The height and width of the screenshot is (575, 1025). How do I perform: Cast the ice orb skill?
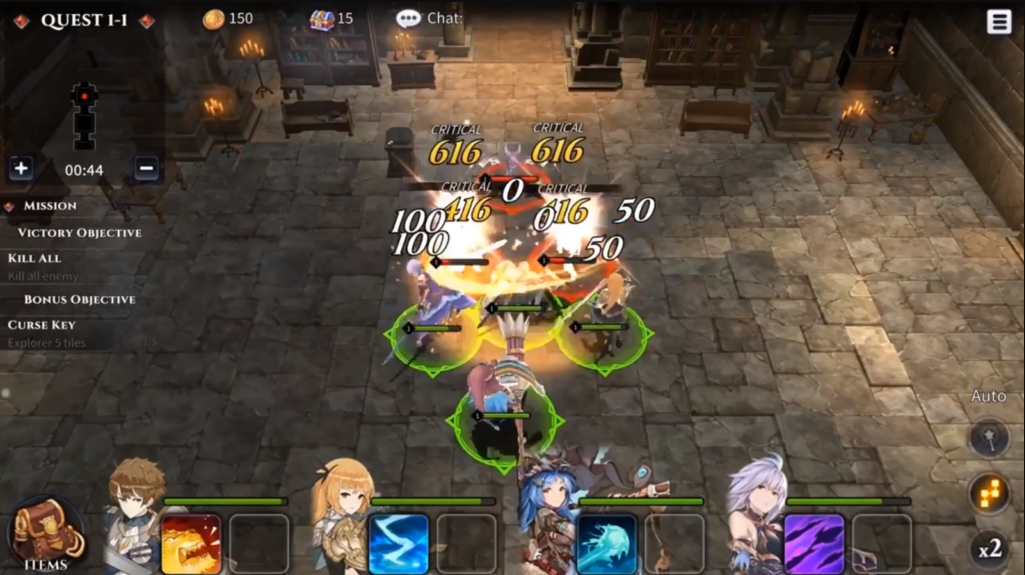click(x=606, y=543)
